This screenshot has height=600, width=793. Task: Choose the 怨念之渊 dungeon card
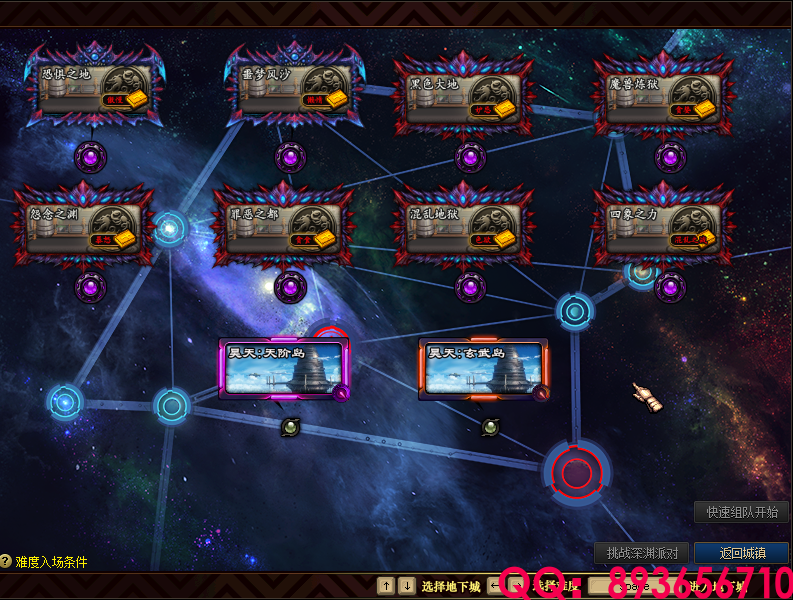click(82, 226)
